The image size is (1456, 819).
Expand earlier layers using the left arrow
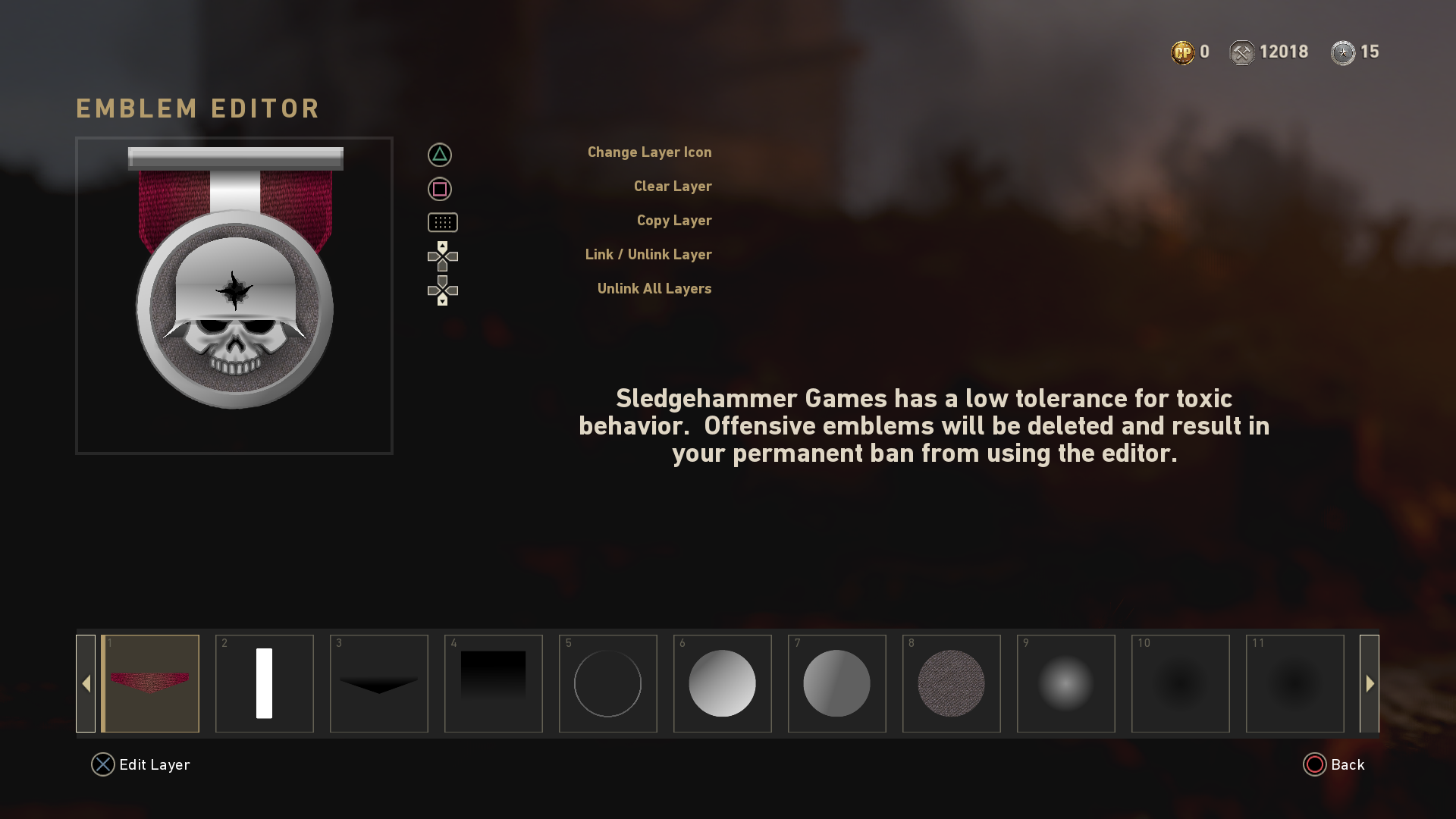tap(86, 683)
